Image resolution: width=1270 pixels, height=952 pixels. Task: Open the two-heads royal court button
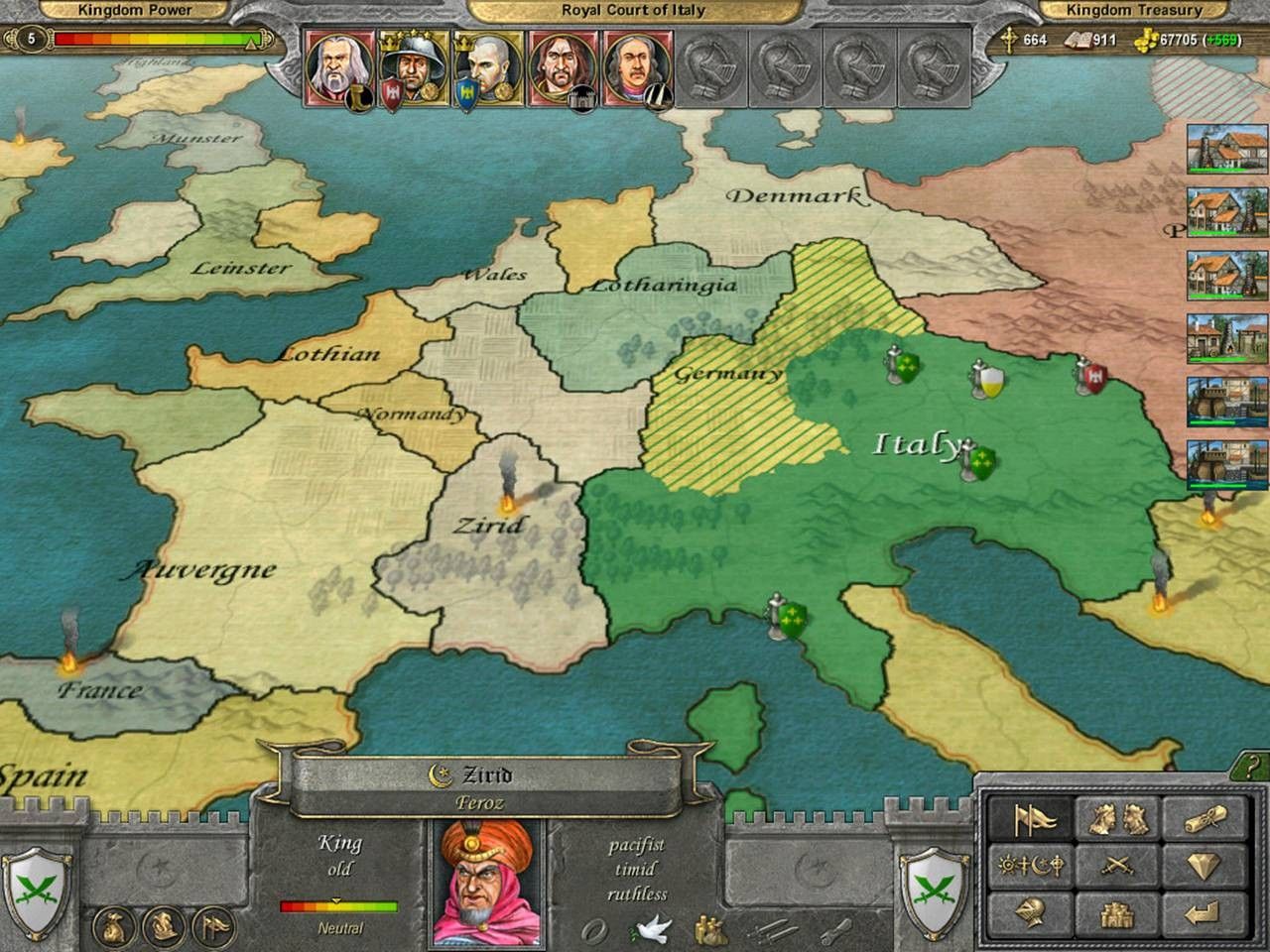click(1120, 819)
